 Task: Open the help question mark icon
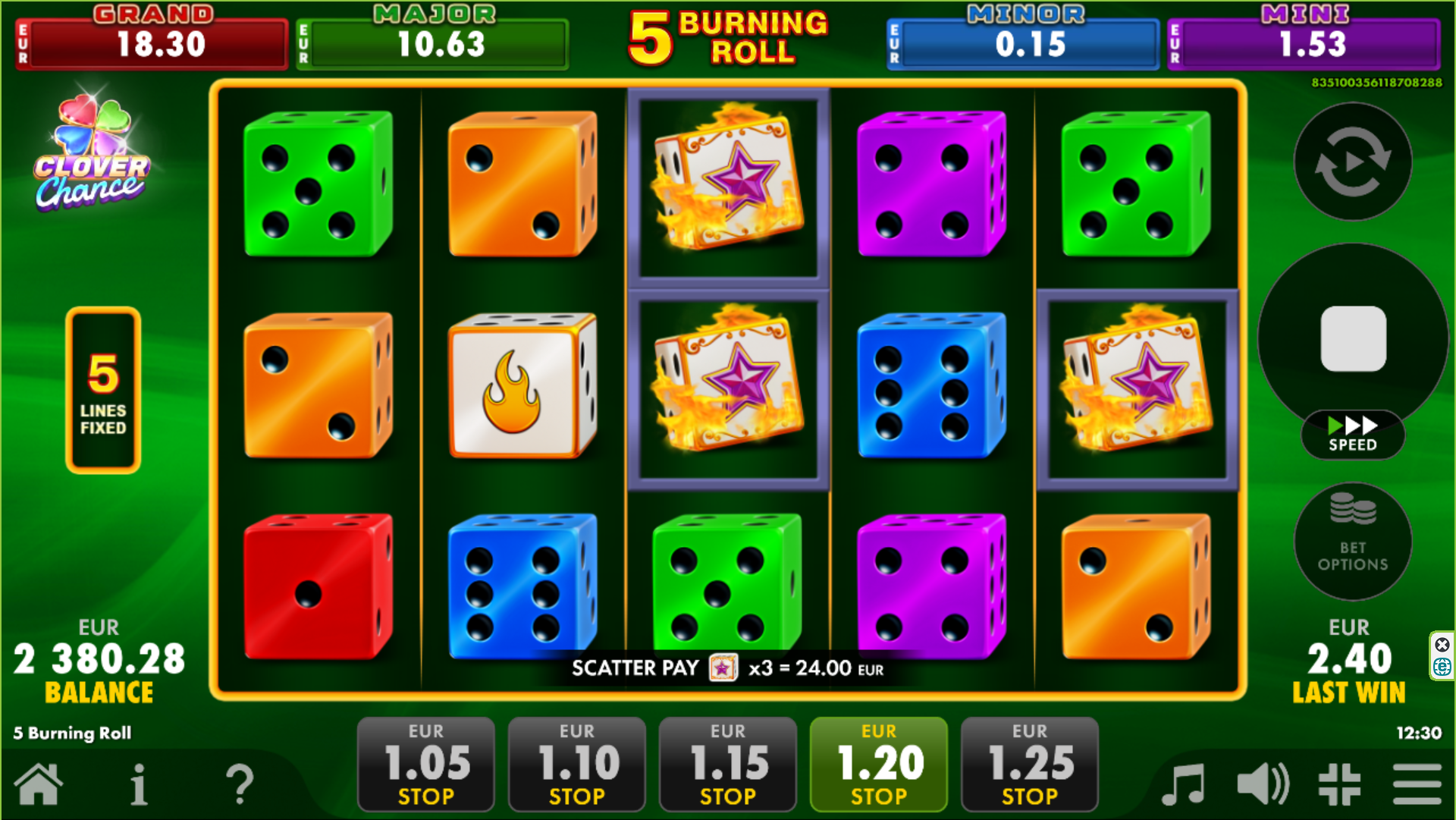coord(241,787)
